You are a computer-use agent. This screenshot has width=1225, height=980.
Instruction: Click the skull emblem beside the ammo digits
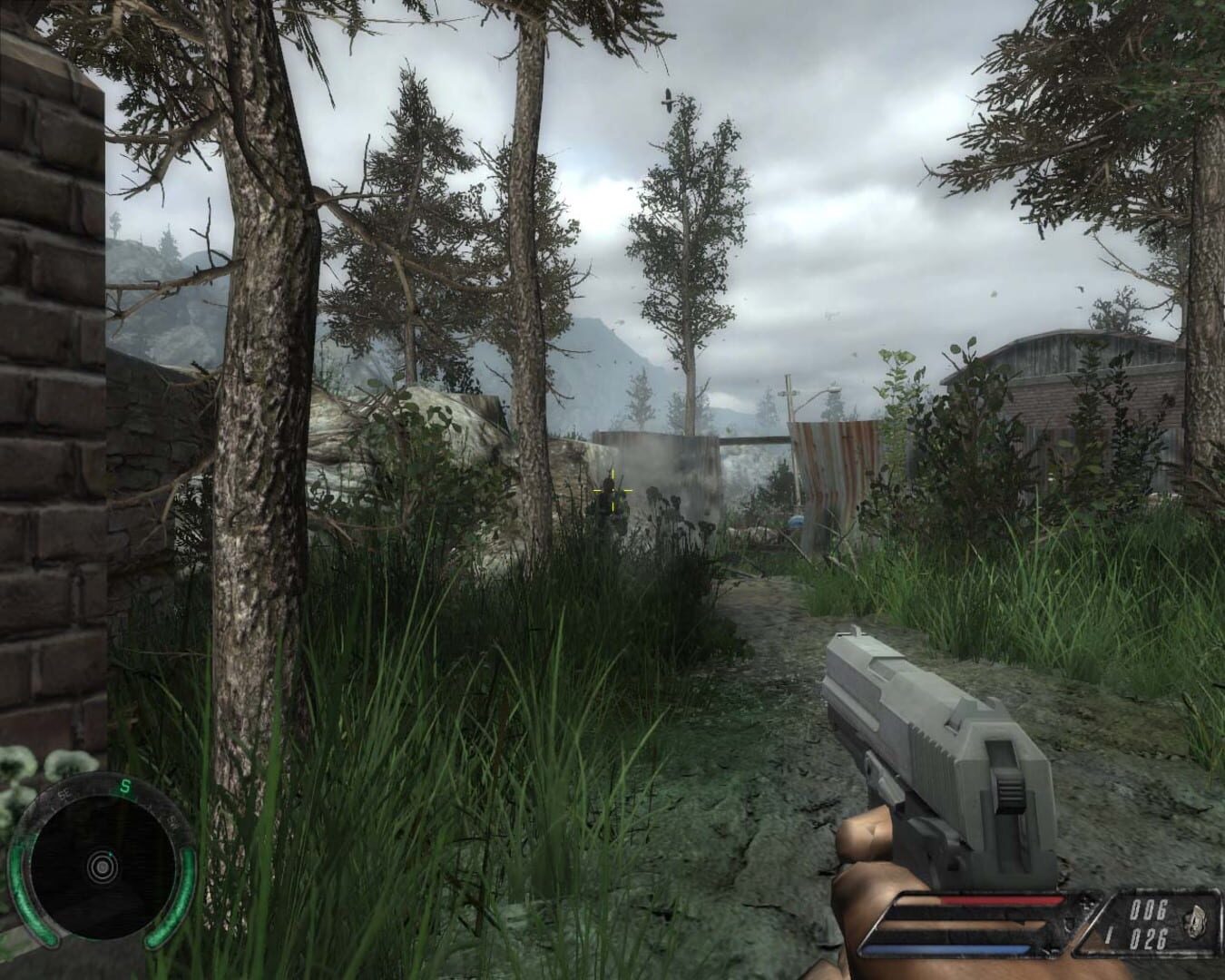coord(1195,919)
